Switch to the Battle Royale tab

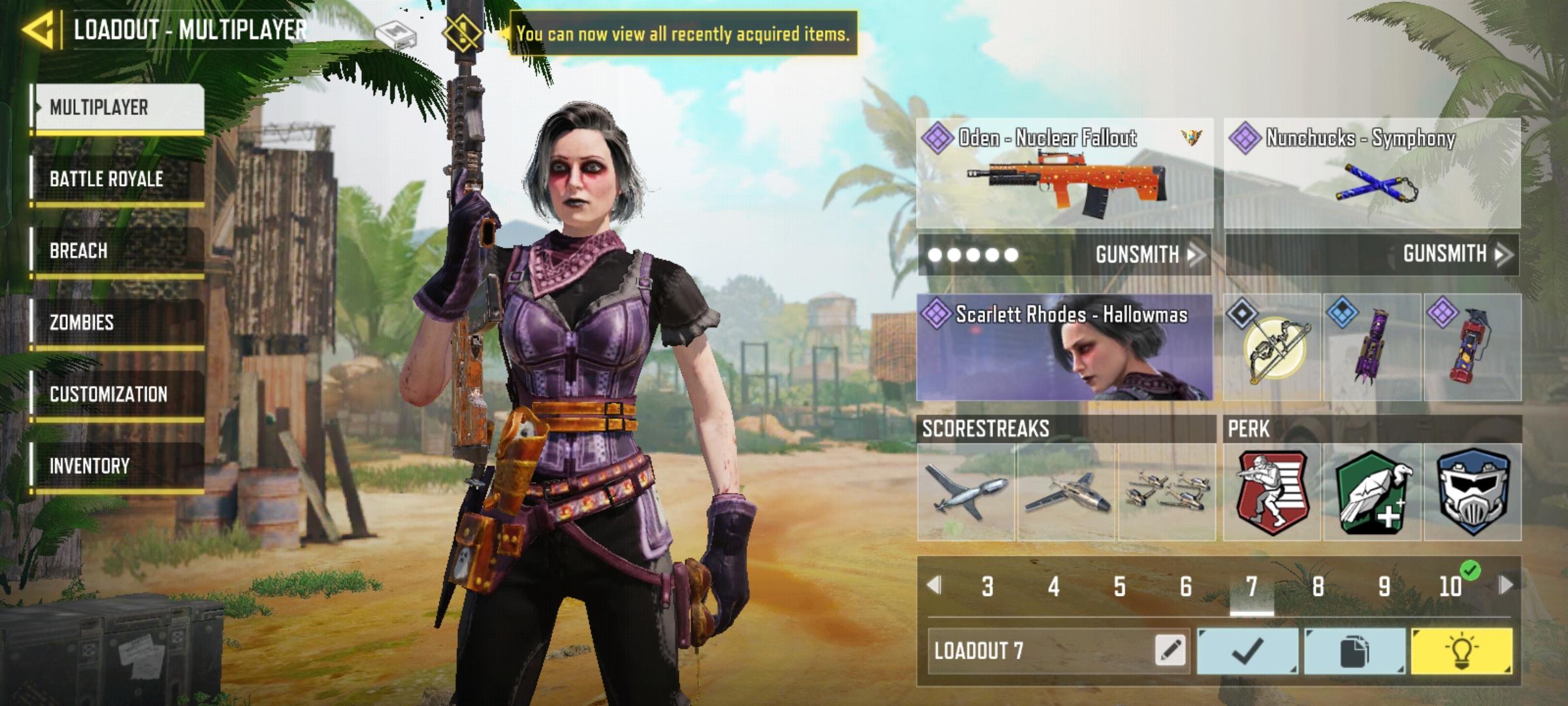point(118,179)
